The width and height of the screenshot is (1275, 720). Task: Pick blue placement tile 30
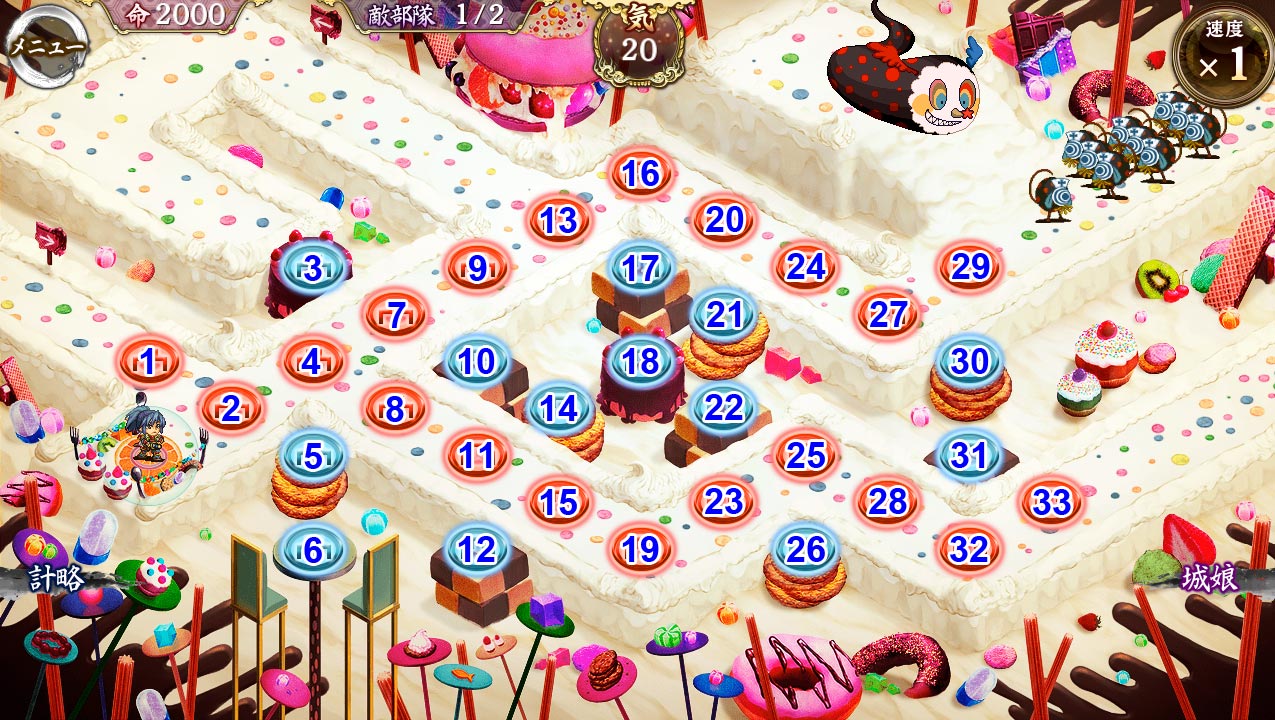[969, 361]
